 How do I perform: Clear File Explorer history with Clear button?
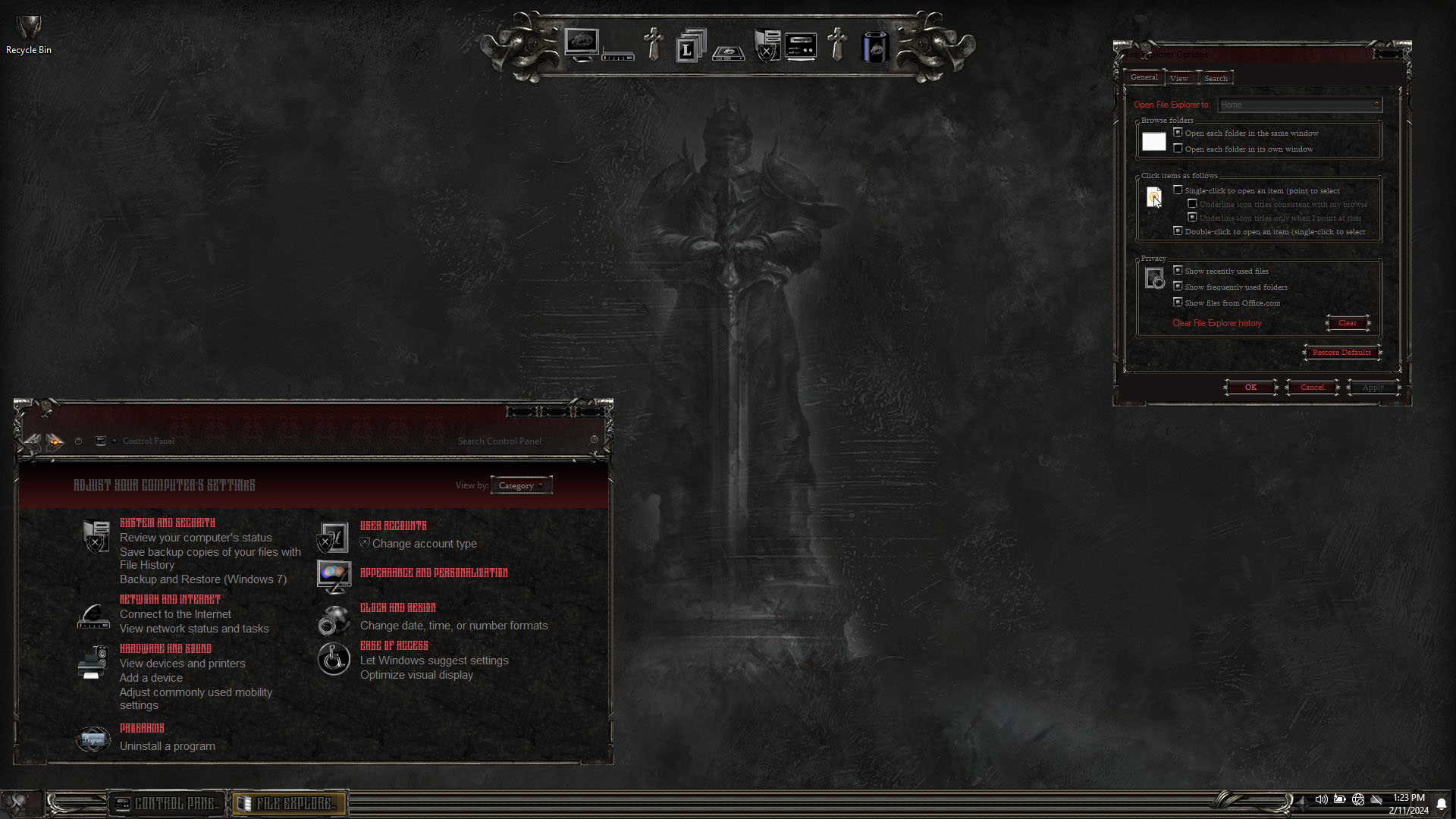[x=1348, y=323]
